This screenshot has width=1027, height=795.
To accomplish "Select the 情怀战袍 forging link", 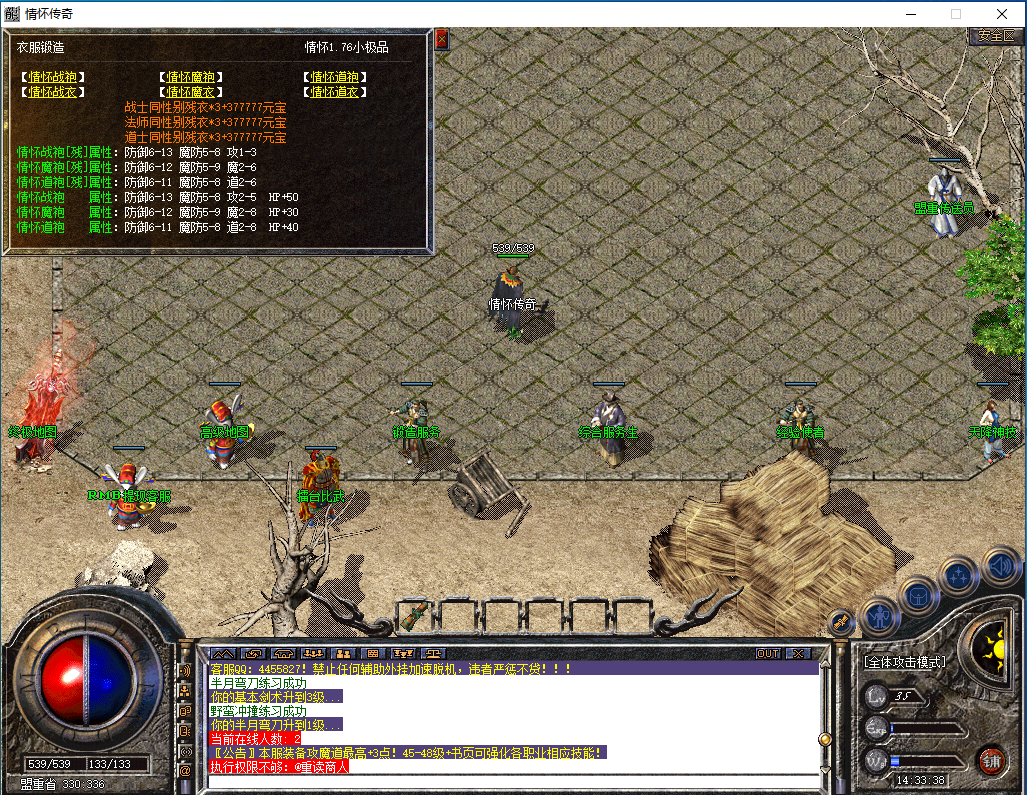I will 54,77.
